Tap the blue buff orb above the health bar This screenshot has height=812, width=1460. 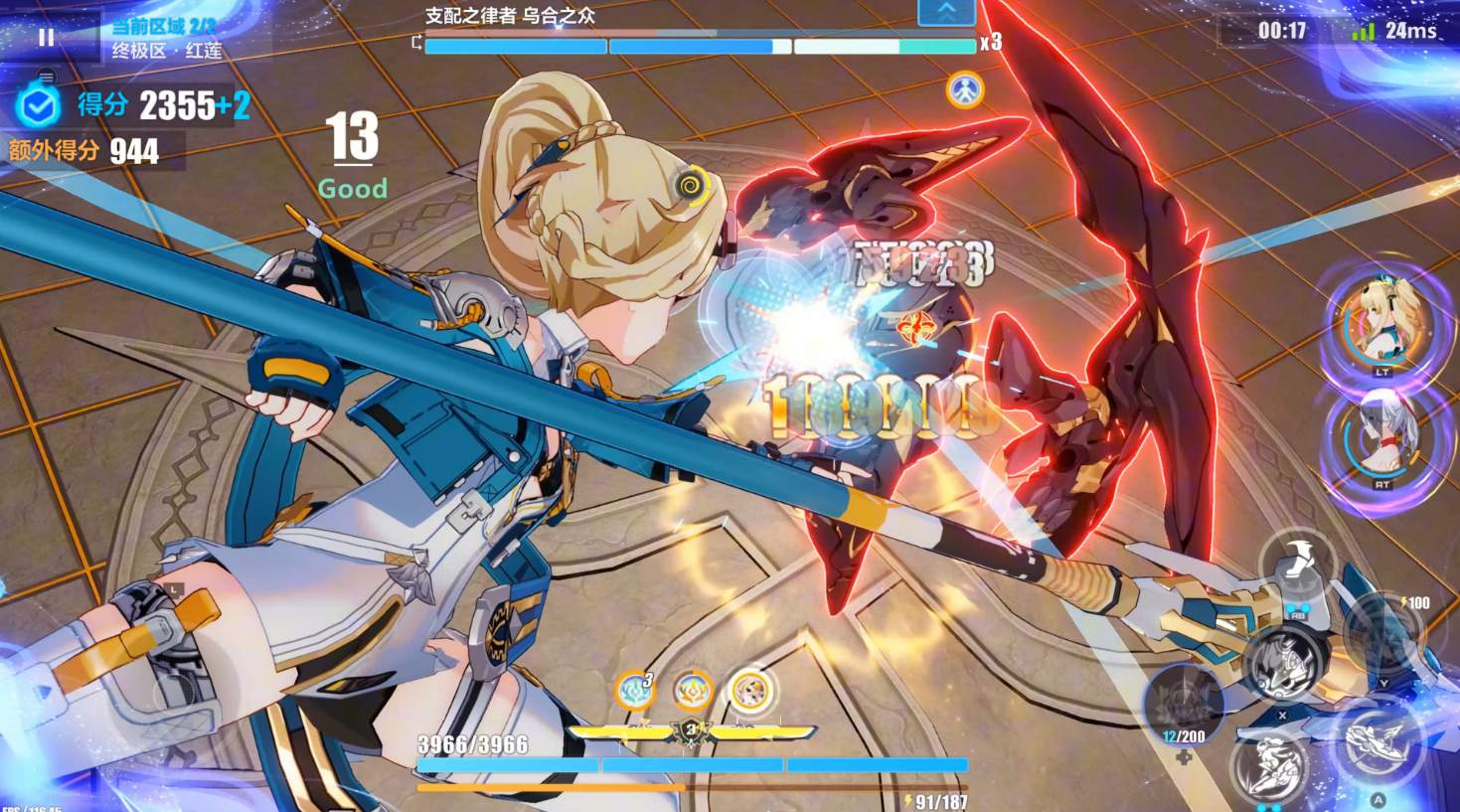[634, 689]
